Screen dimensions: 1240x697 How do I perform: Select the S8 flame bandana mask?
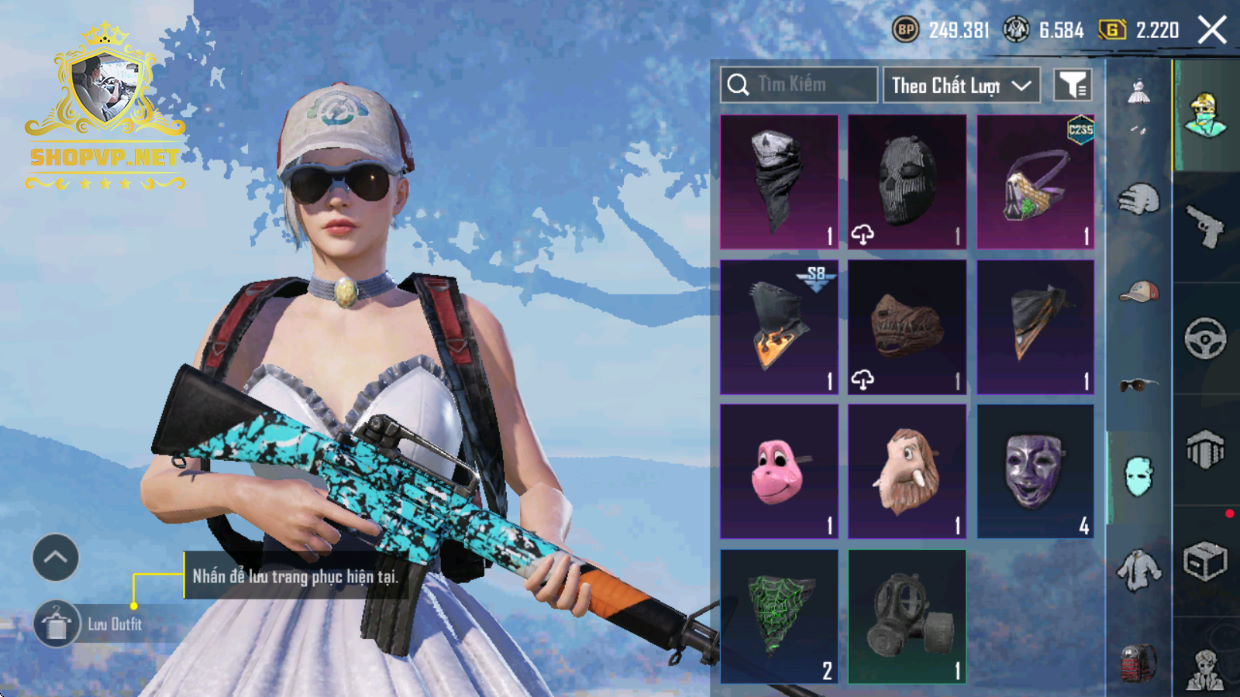pyautogui.click(x=779, y=327)
